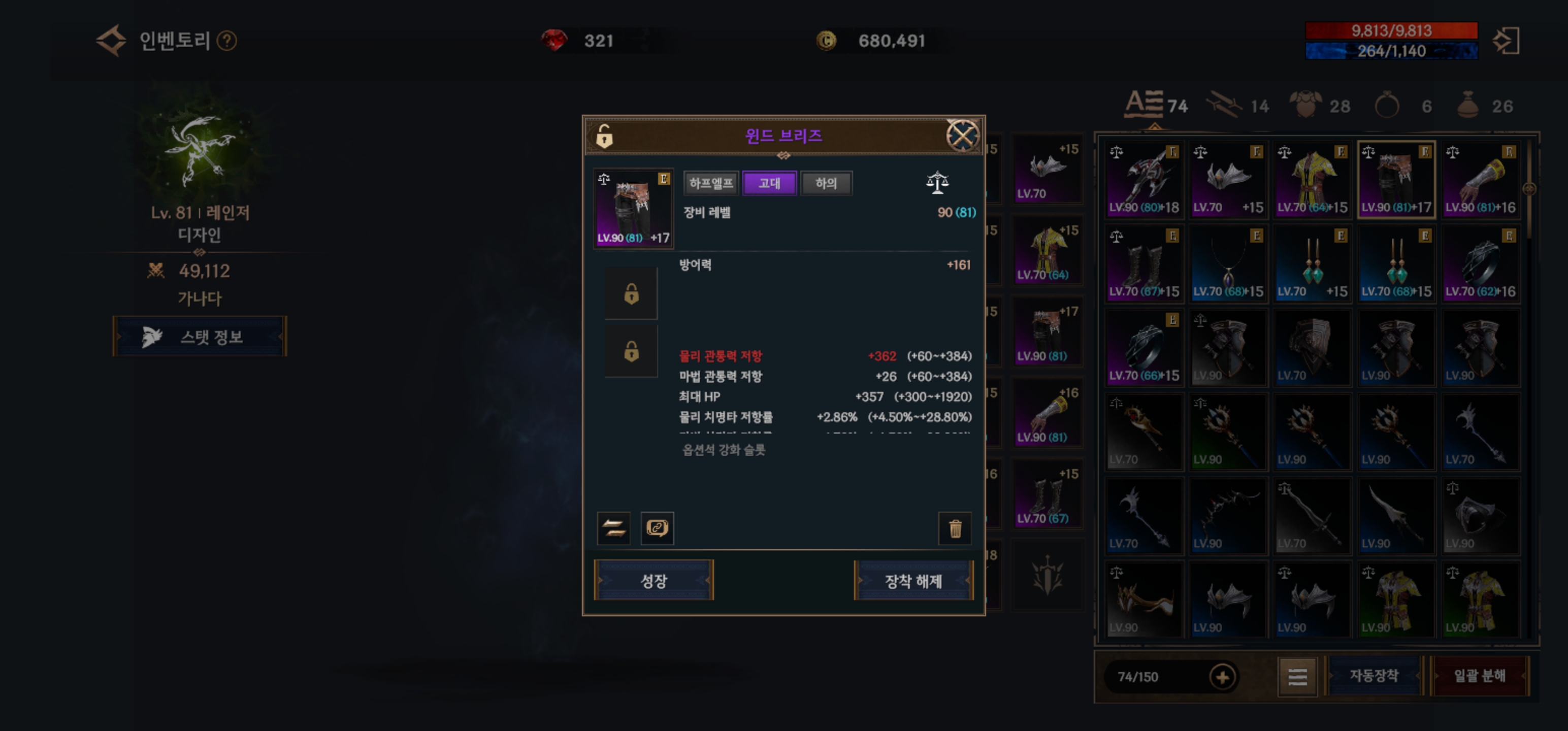Viewport: 1568px width, 731px height.
Task: Expand inventory with the plus button
Action: pos(1222,676)
